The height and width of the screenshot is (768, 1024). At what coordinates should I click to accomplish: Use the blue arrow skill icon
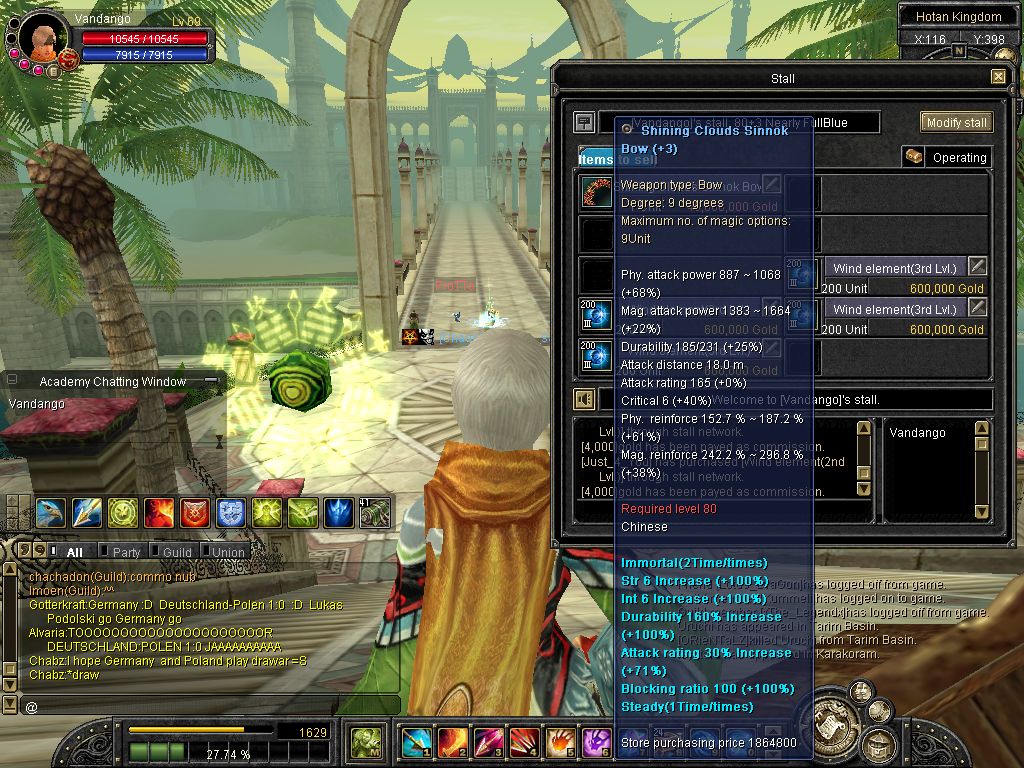pos(87,513)
